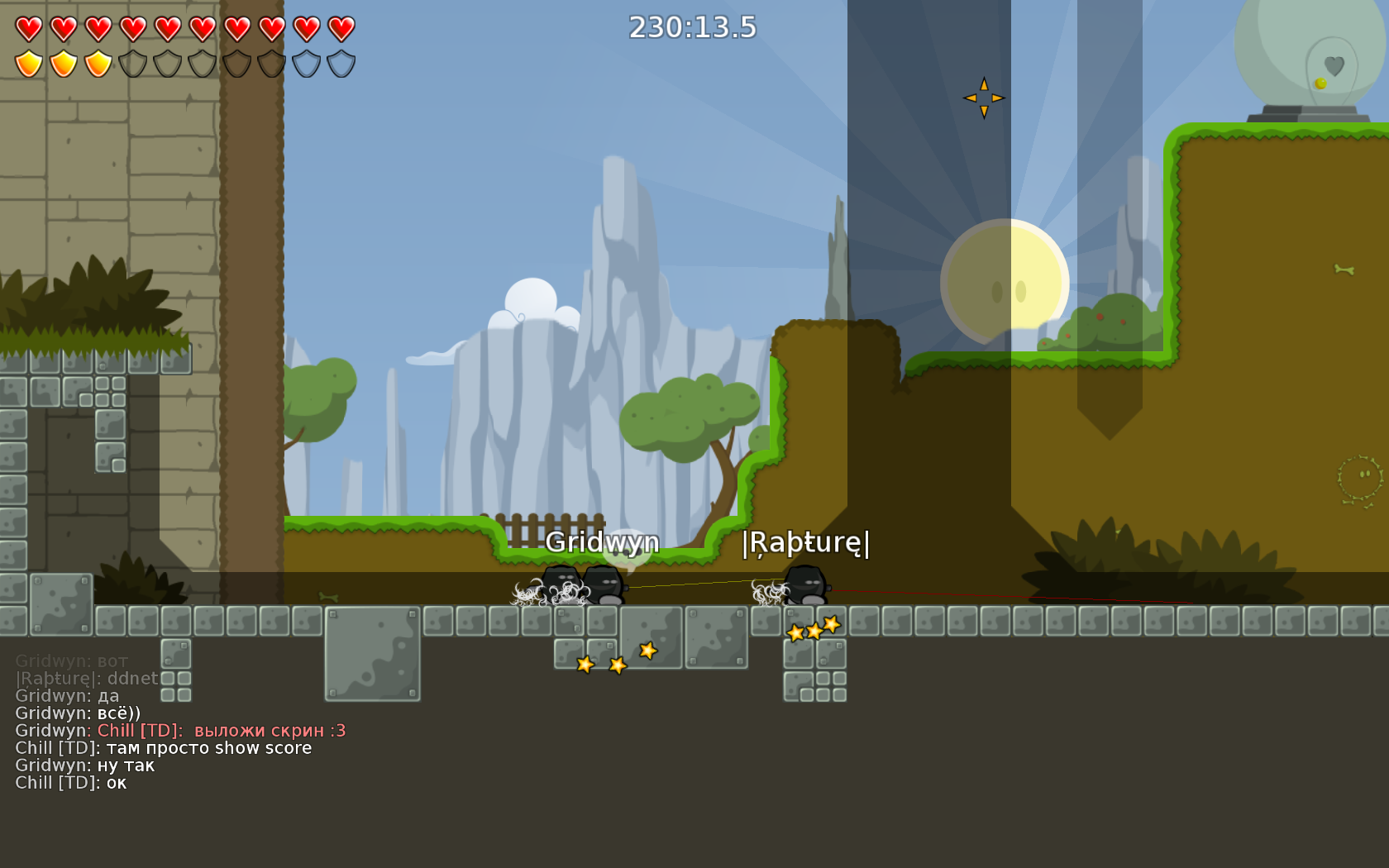The width and height of the screenshot is (1389, 868).
Task: Click the smiling sun face
Action: pos(1005,281)
